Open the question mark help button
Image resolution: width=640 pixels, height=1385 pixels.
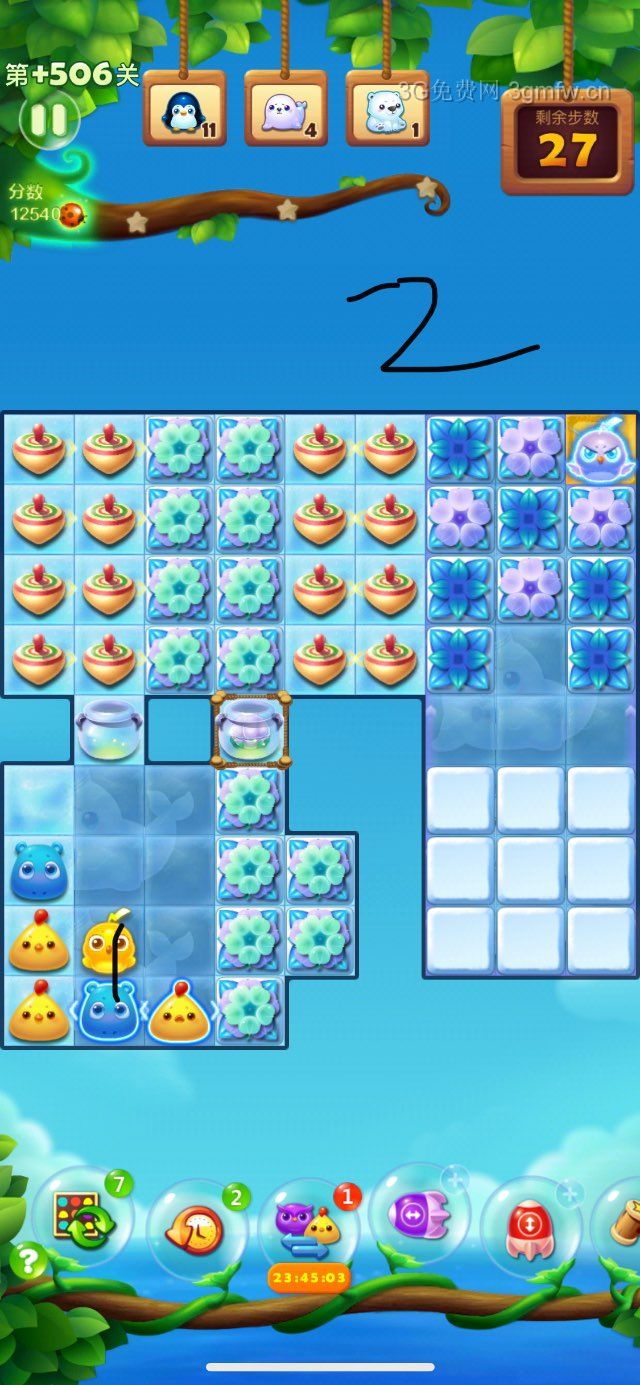click(28, 1260)
